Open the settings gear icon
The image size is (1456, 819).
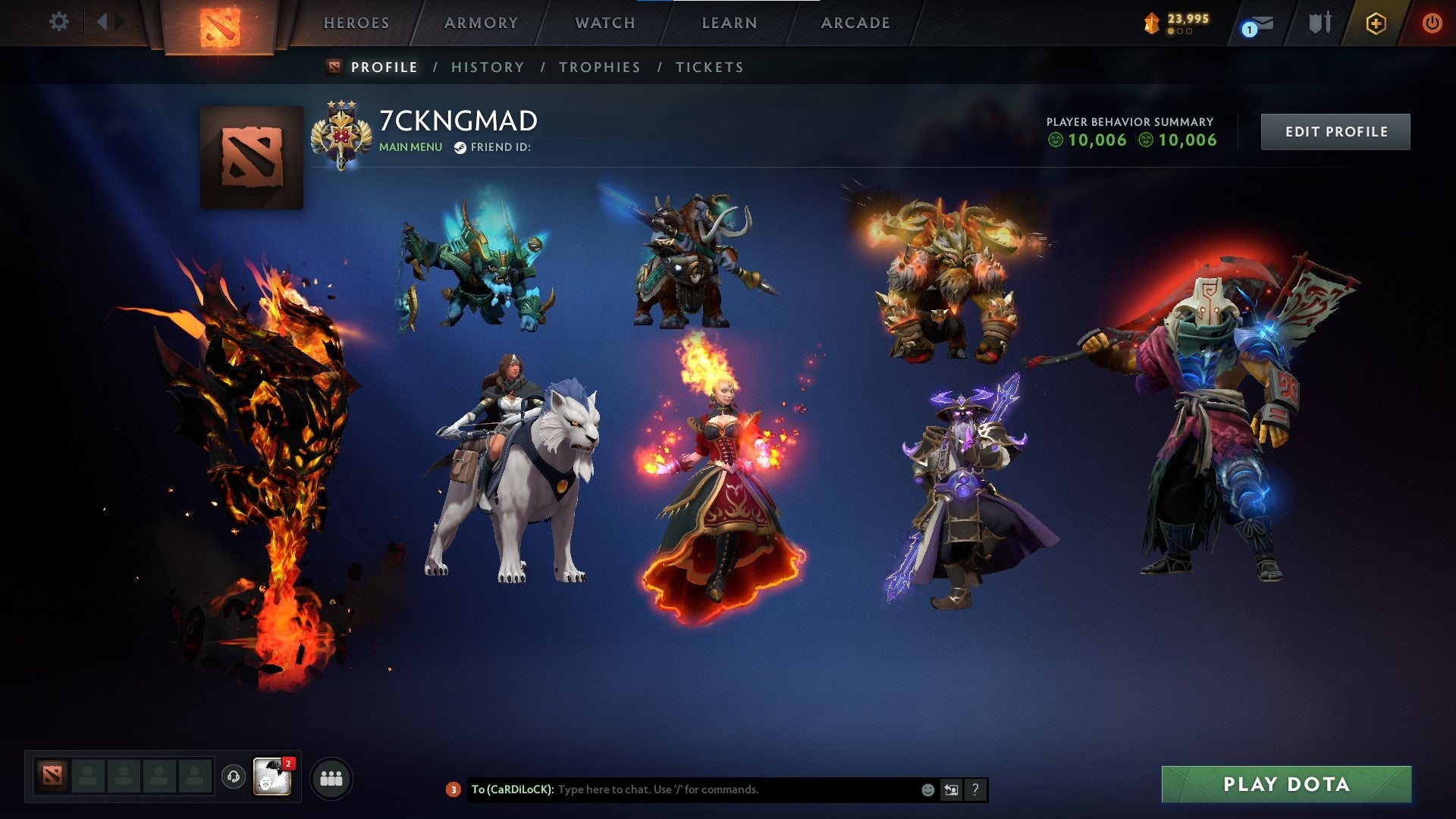tap(59, 22)
